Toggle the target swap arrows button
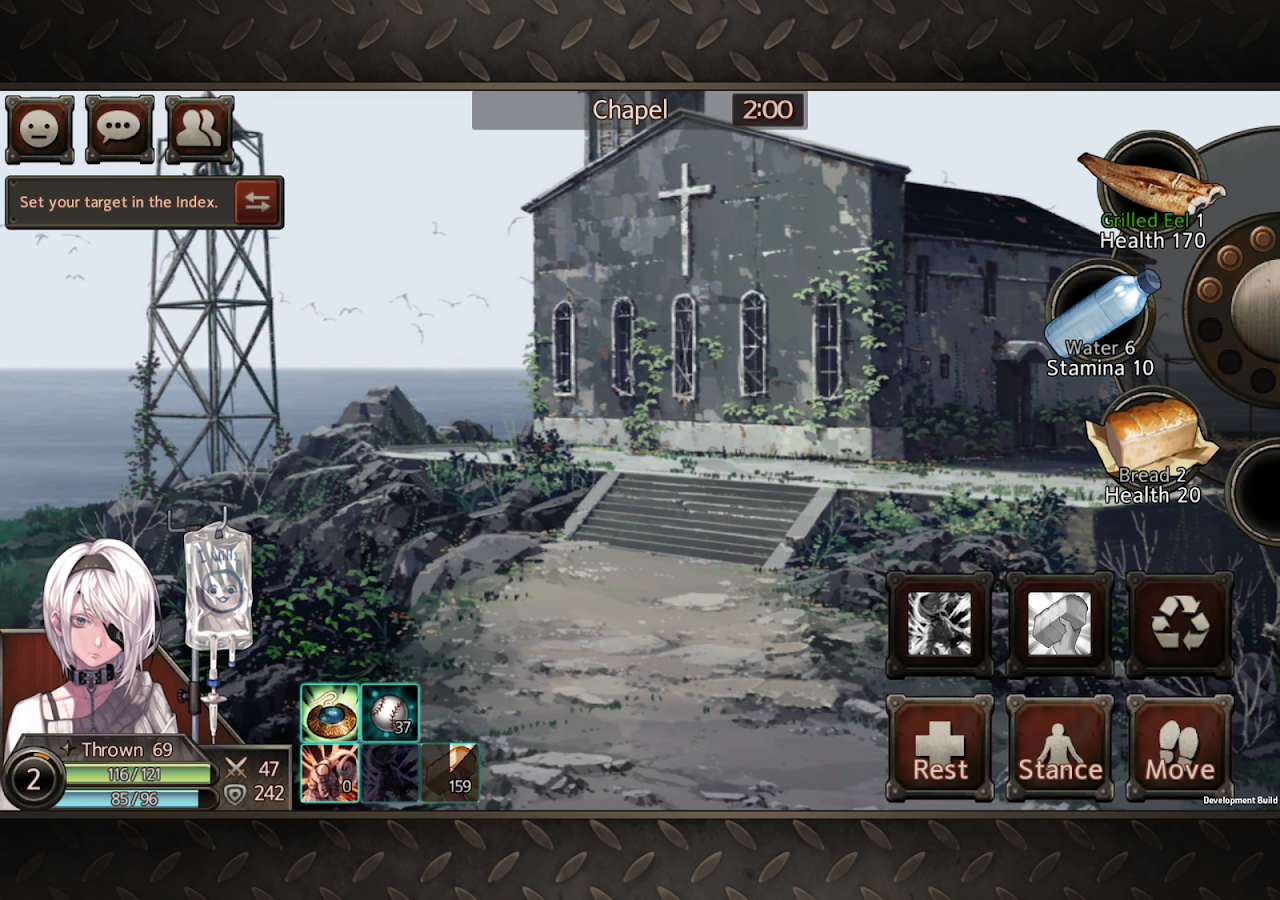This screenshot has width=1280, height=900. (x=259, y=202)
